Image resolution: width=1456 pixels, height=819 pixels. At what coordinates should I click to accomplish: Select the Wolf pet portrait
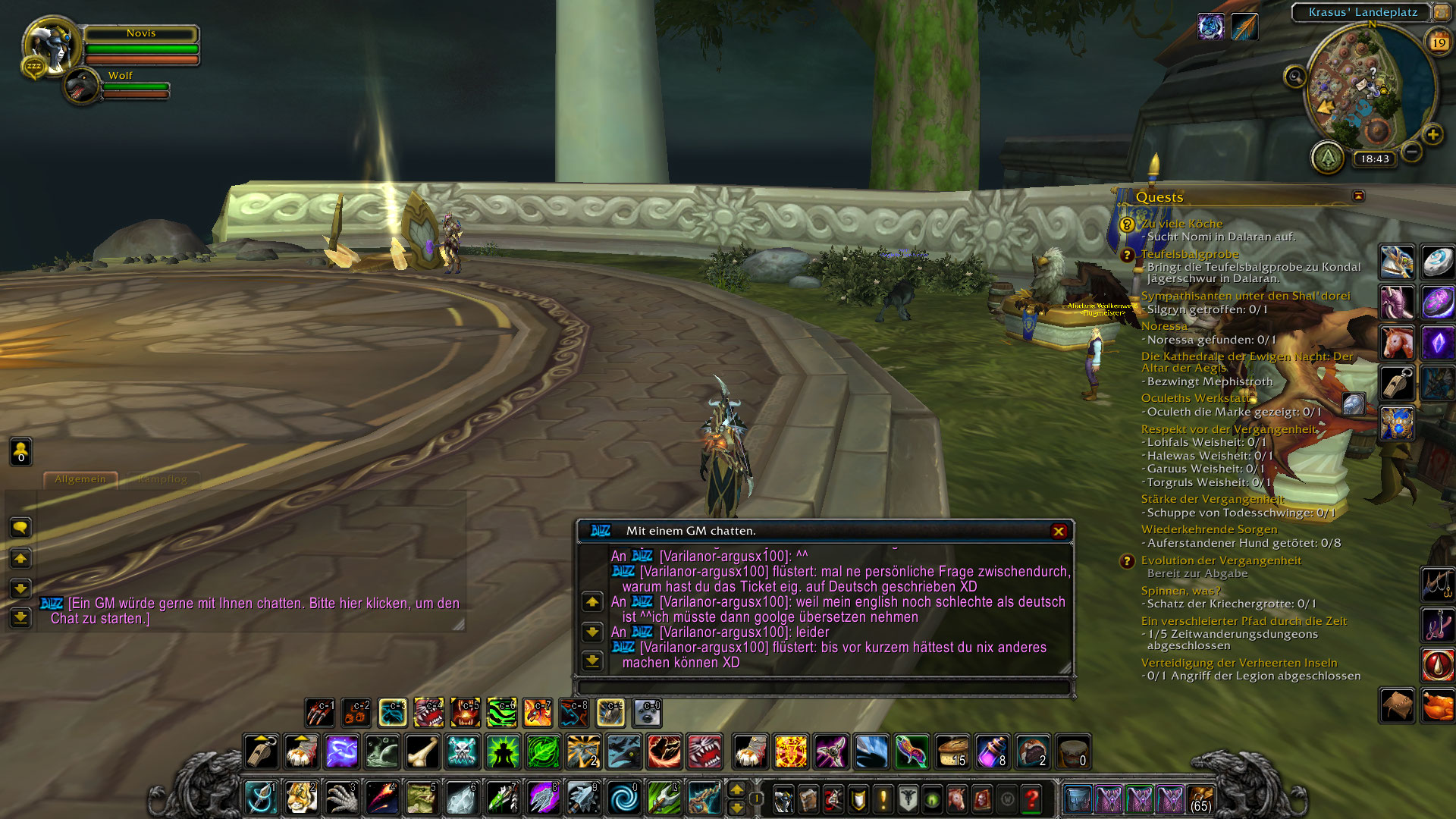[x=81, y=86]
